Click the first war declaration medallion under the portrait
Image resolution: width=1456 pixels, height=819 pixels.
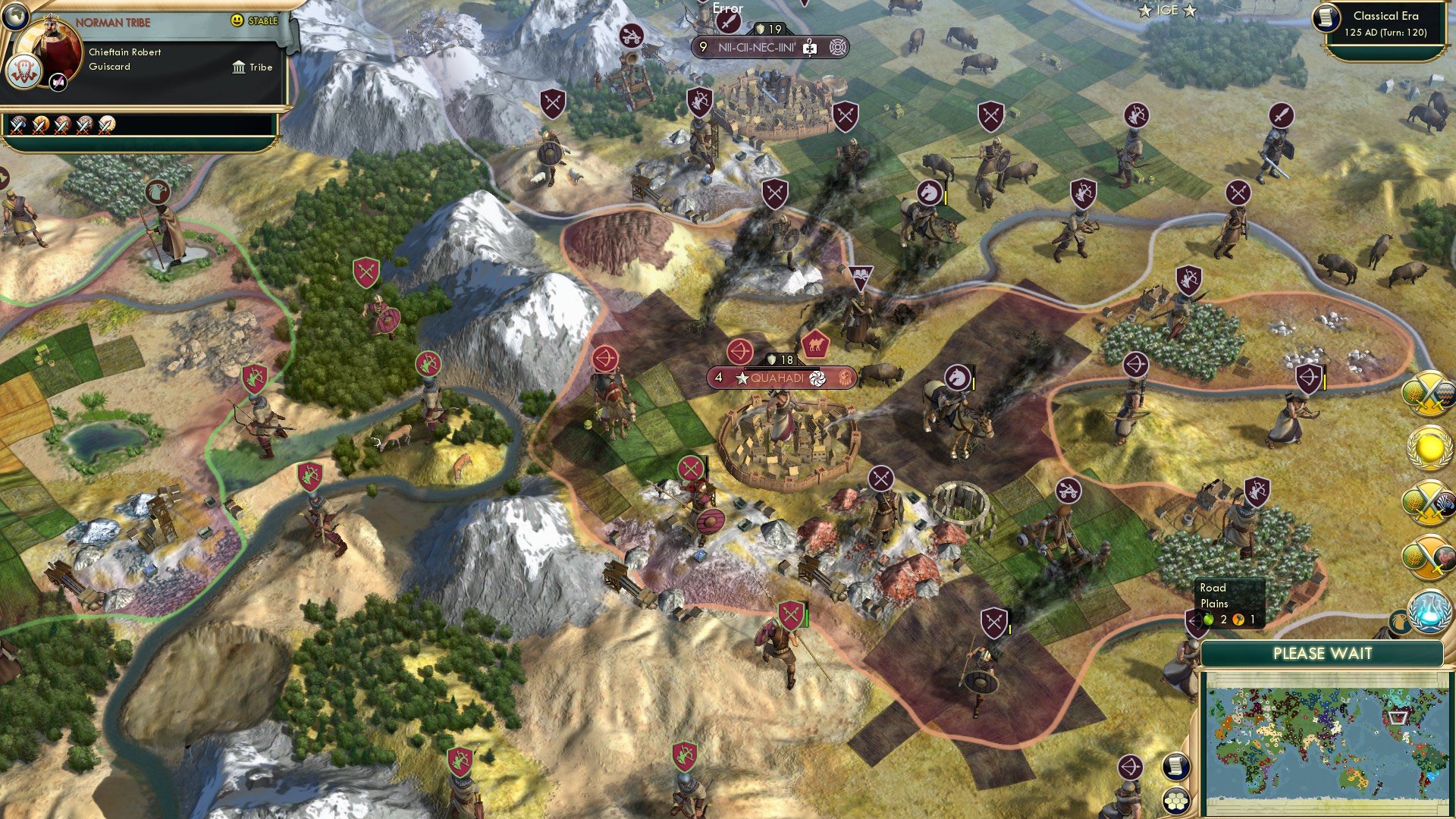(x=18, y=127)
